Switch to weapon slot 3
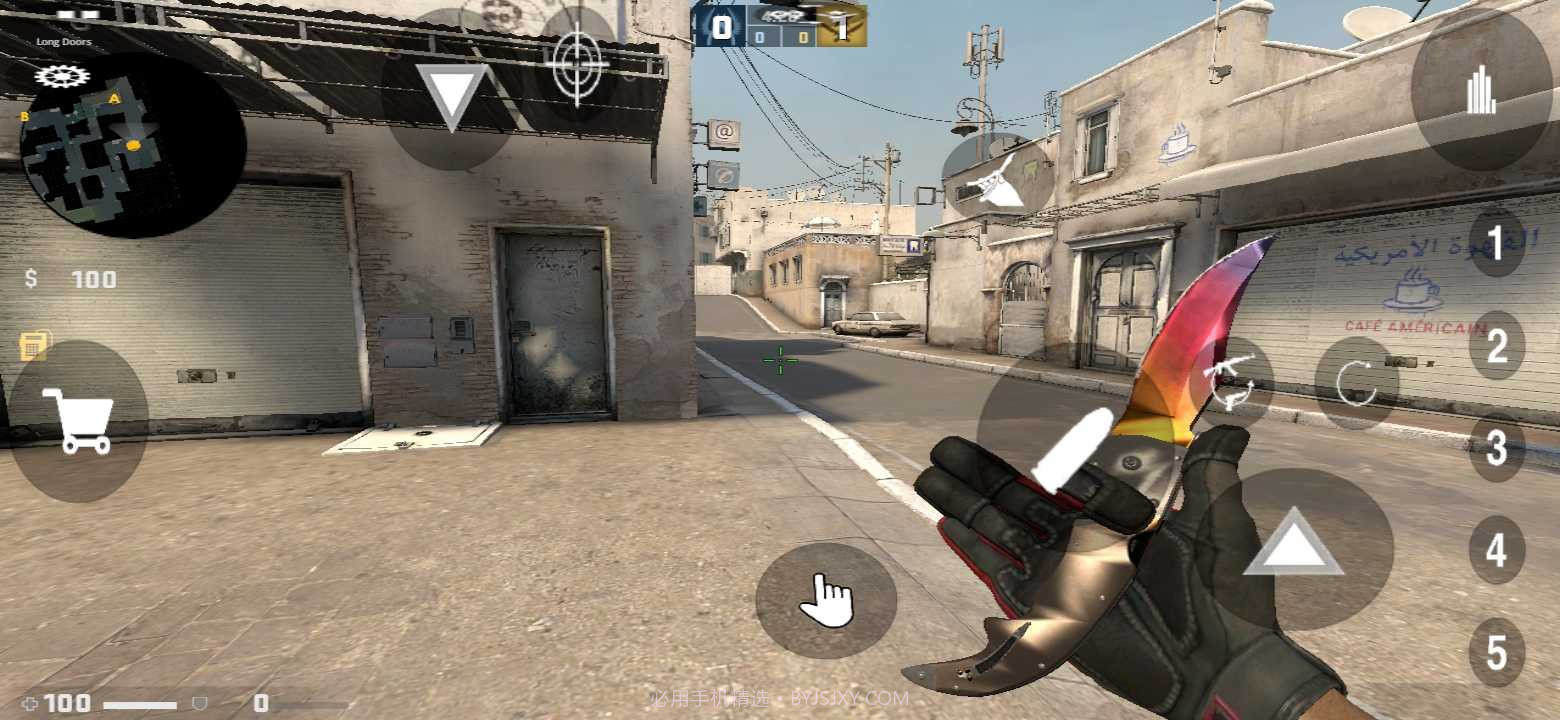This screenshot has height=720, width=1560. tap(1496, 448)
